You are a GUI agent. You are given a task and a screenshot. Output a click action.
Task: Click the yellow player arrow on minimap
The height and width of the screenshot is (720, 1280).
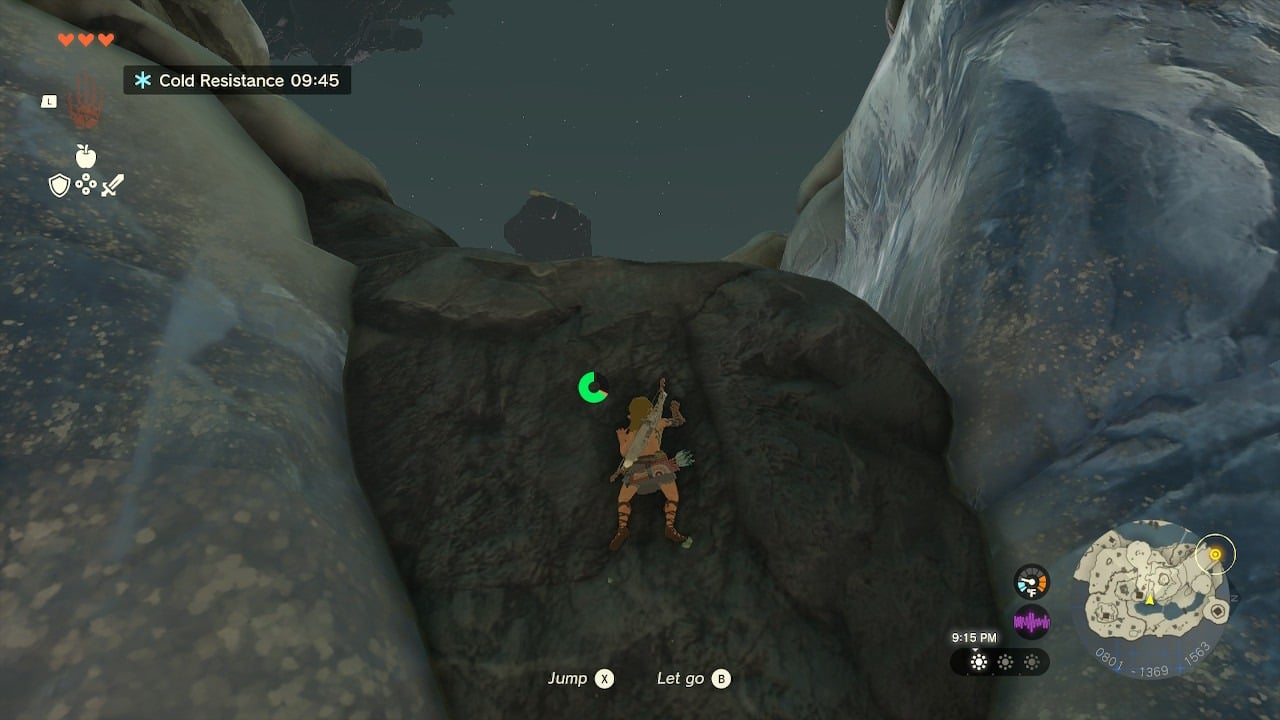point(1150,599)
